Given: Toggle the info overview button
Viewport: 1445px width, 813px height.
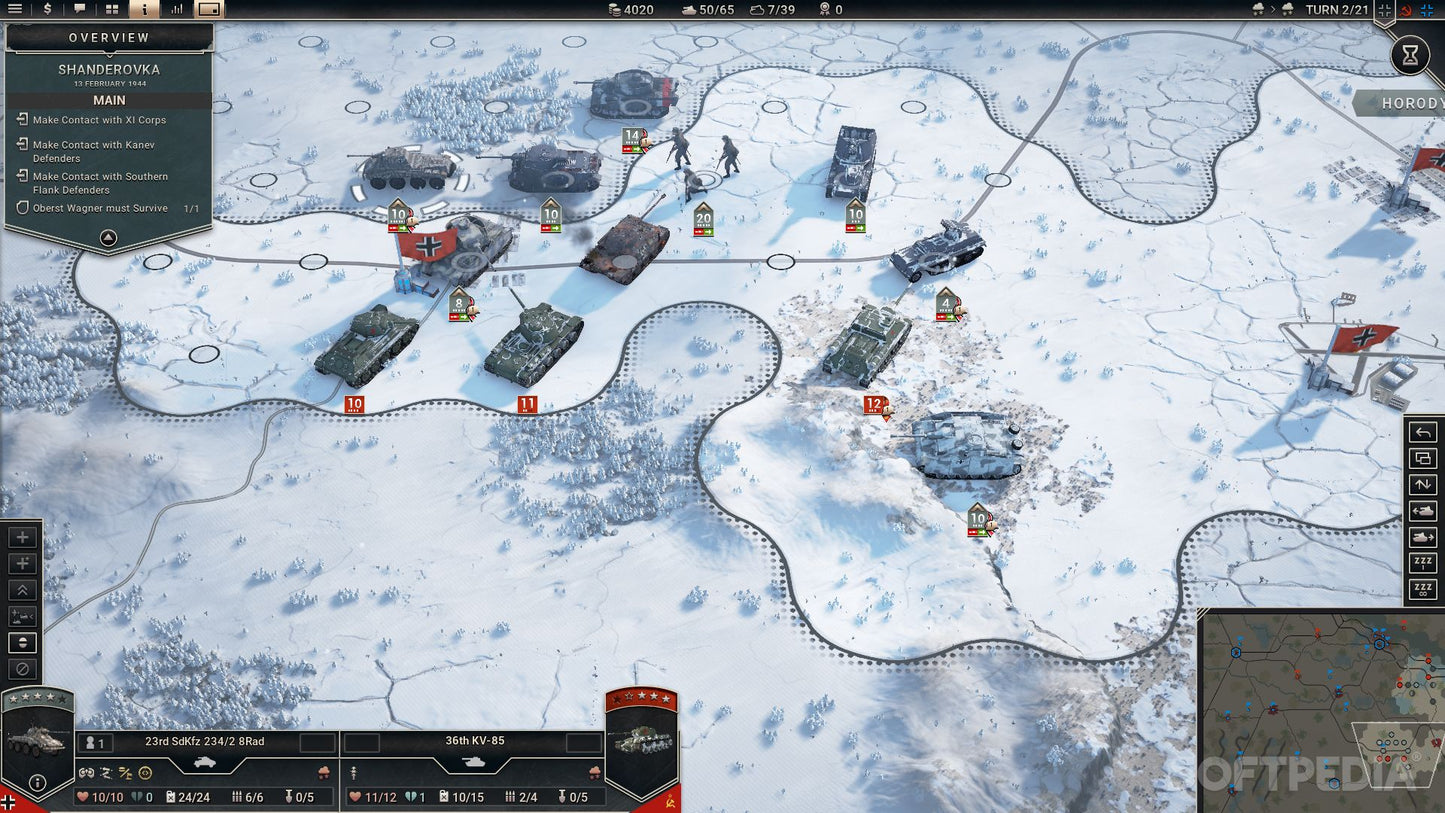Looking at the screenshot, I should pyautogui.click(x=144, y=9).
